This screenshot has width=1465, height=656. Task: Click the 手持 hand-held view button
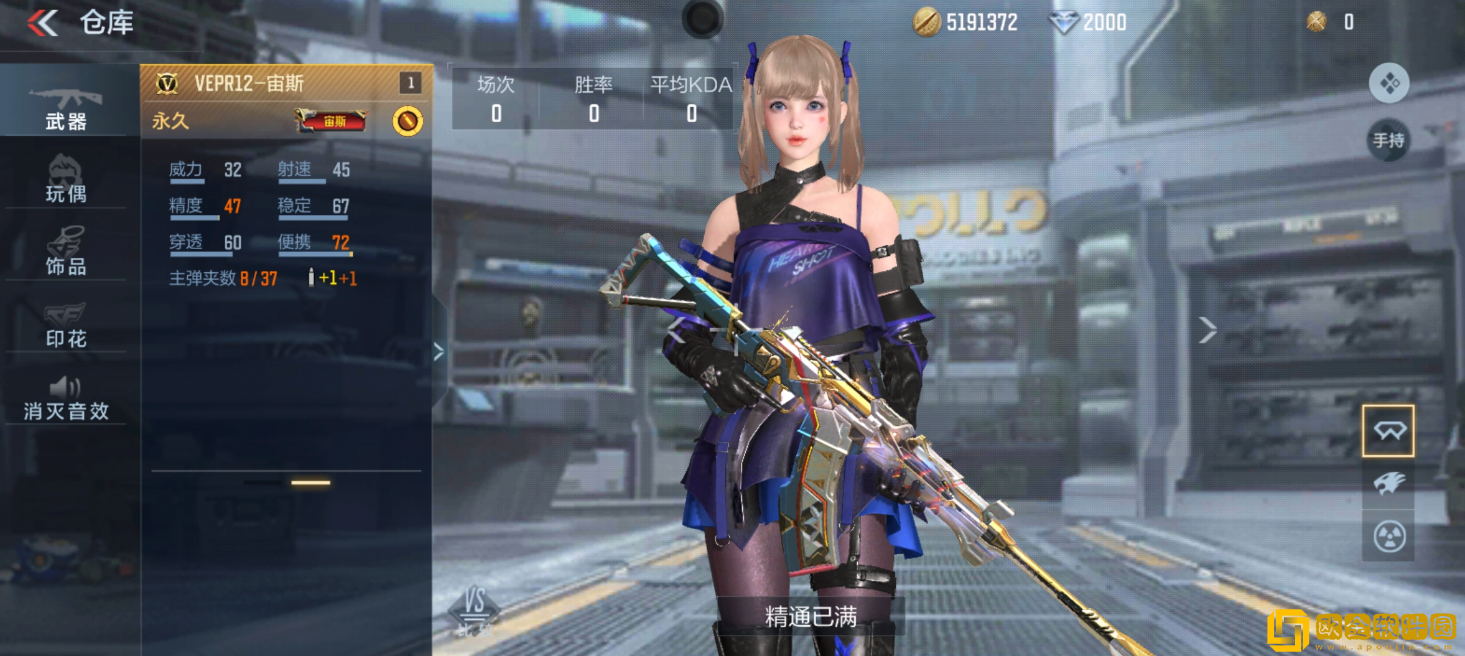pyautogui.click(x=1388, y=140)
